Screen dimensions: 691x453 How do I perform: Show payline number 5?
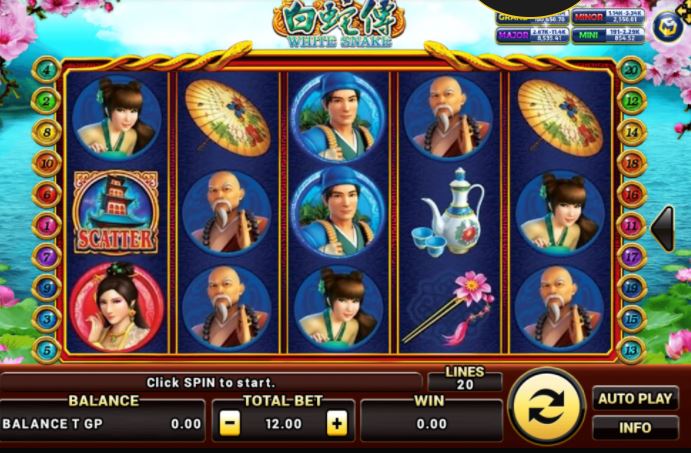point(46,349)
